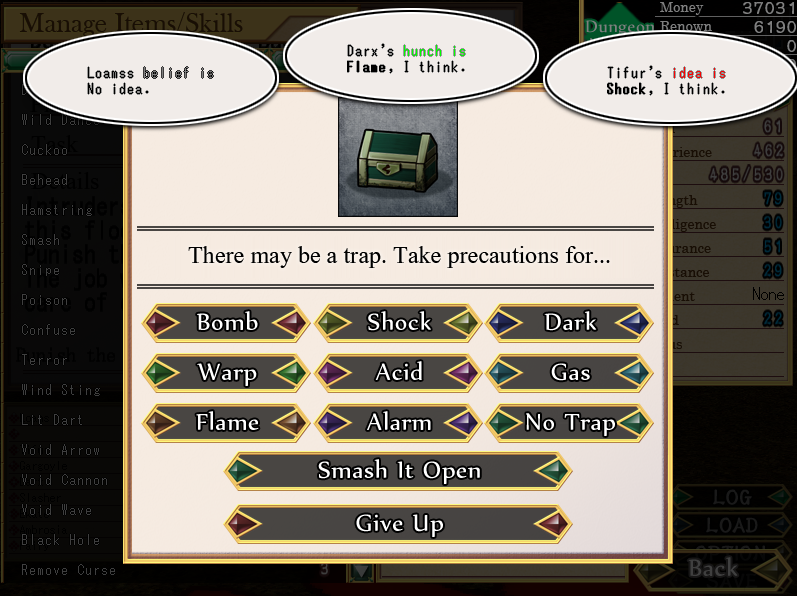797x596 pixels.
Task: Click the LOAD button
Action: 731,525
